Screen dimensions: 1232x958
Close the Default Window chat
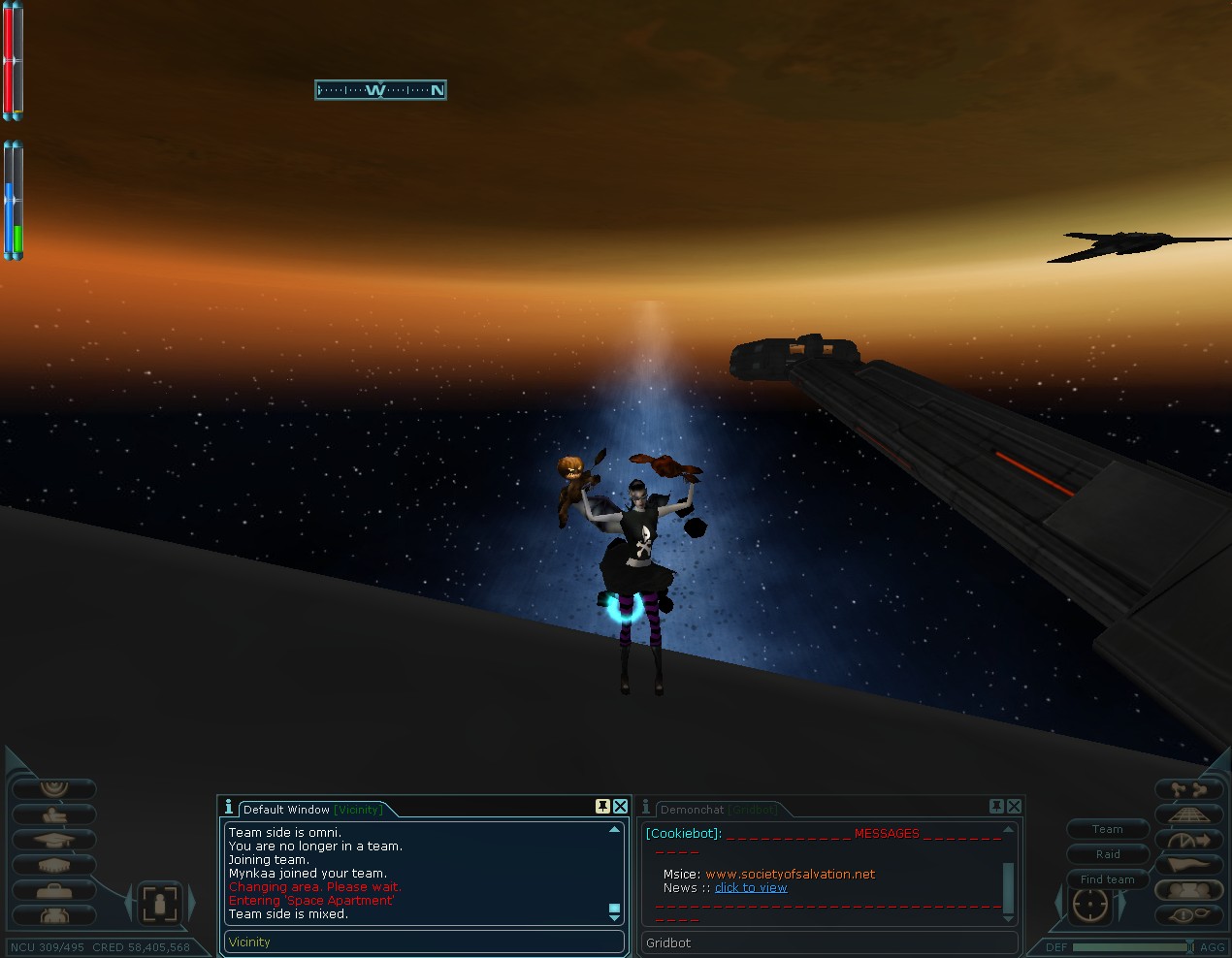620,807
